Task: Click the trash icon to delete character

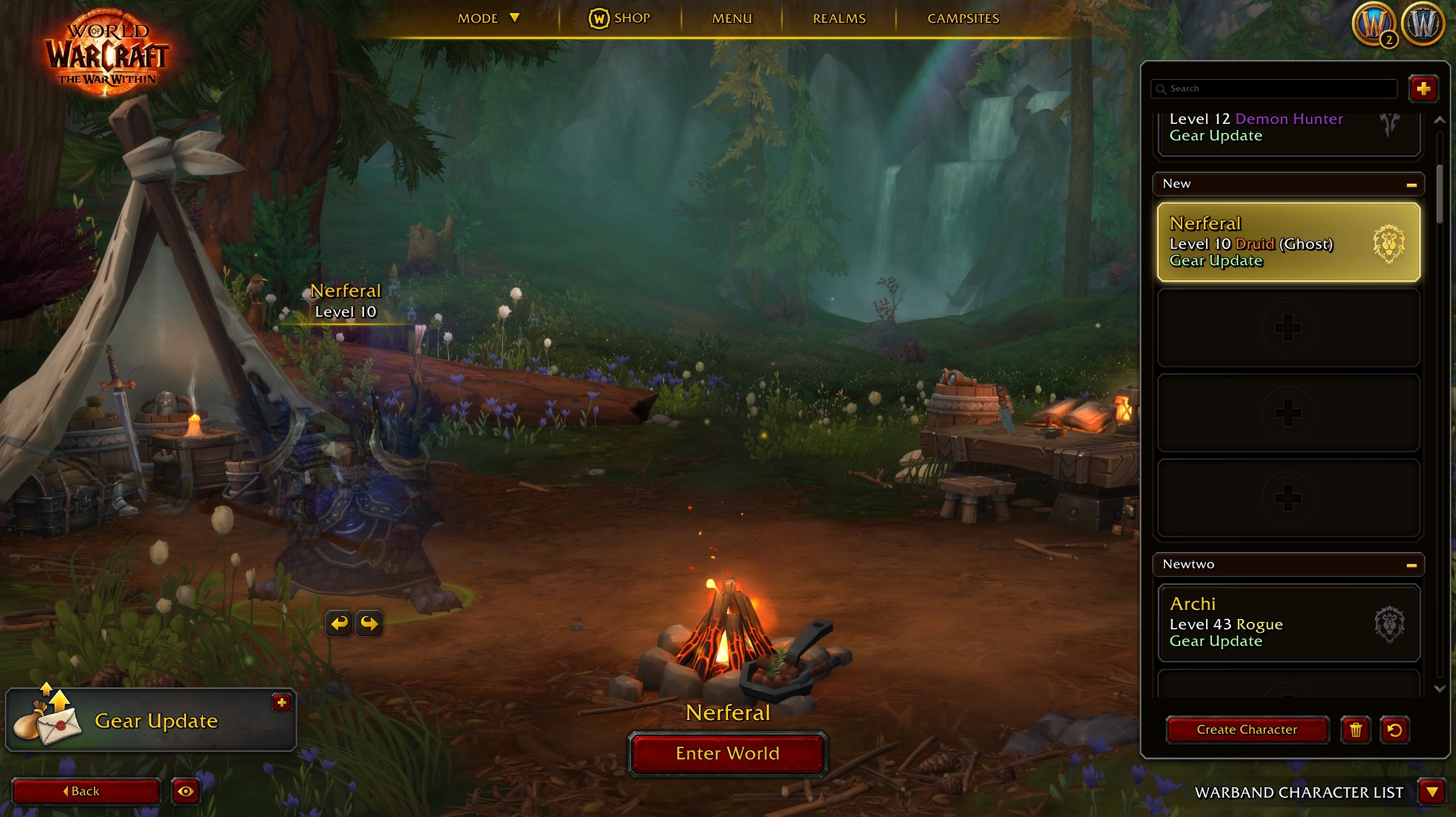Action: point(1356,730)
